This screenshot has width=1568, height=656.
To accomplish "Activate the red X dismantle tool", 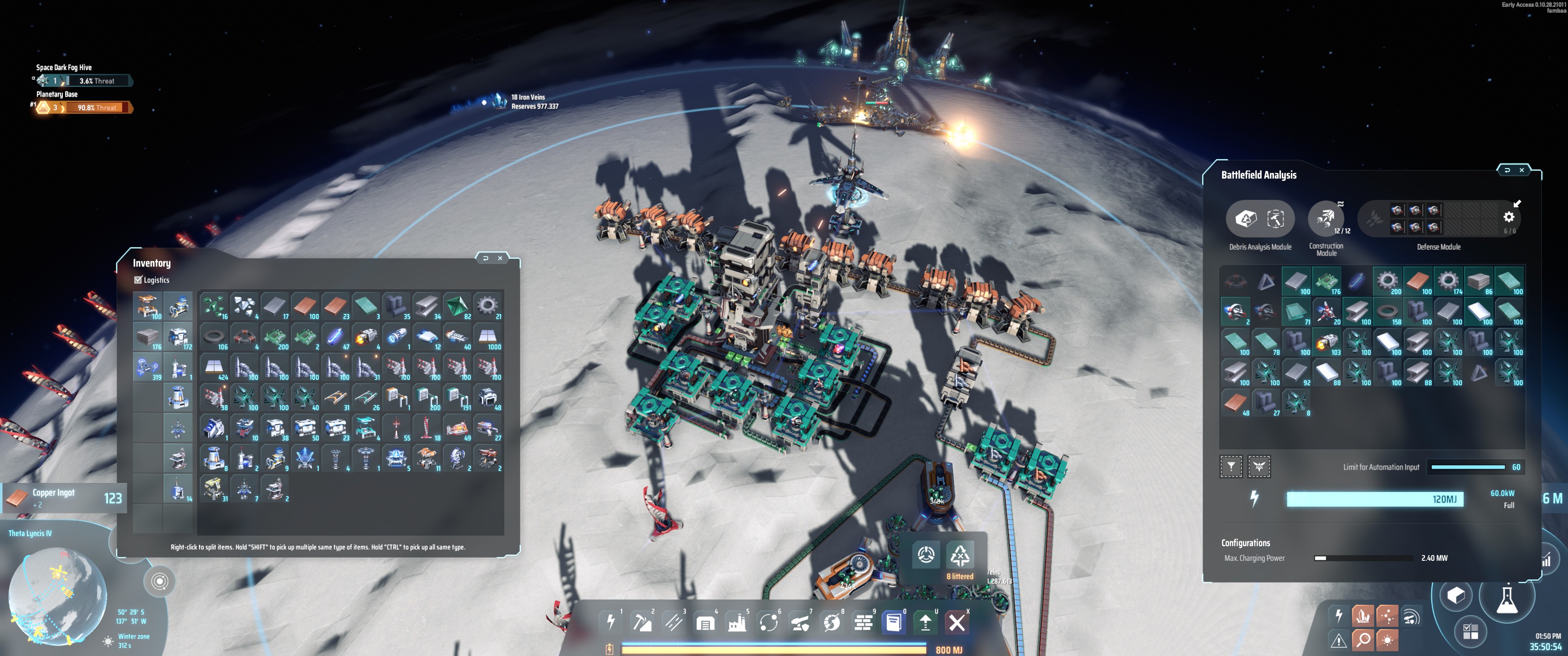I will click(957, 622).
